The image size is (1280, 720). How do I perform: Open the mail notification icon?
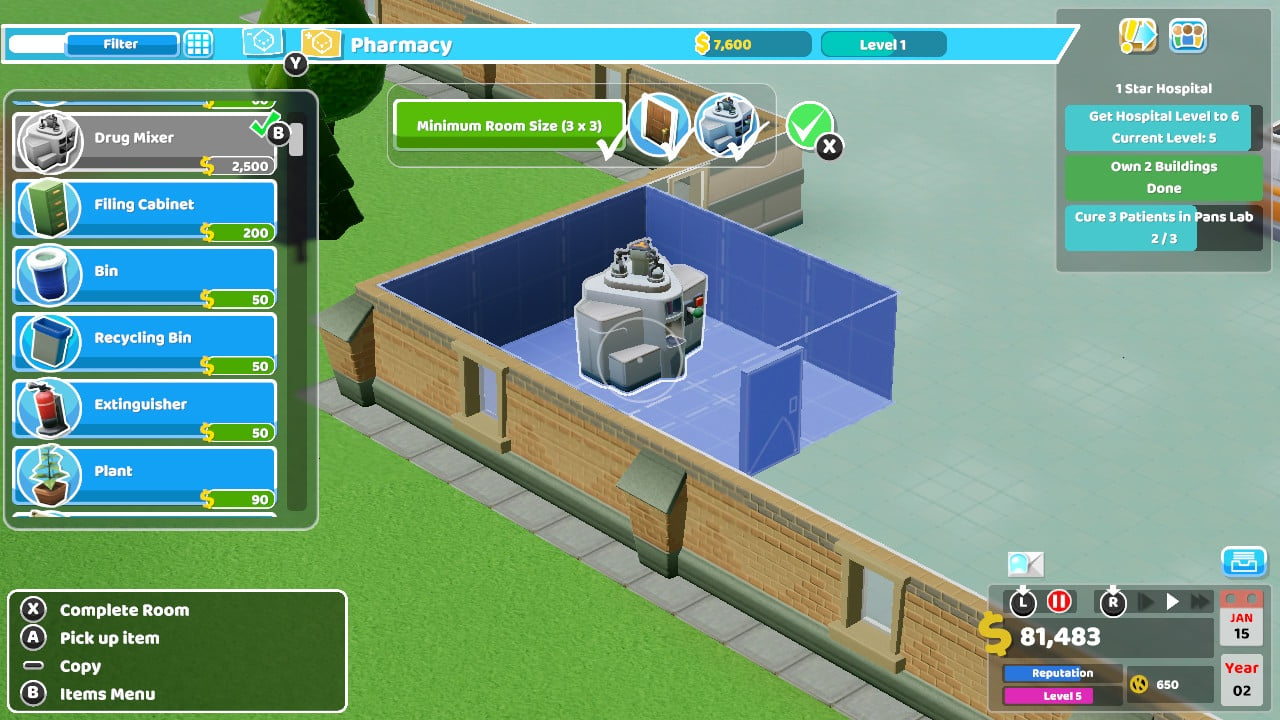pos(1025,566)
